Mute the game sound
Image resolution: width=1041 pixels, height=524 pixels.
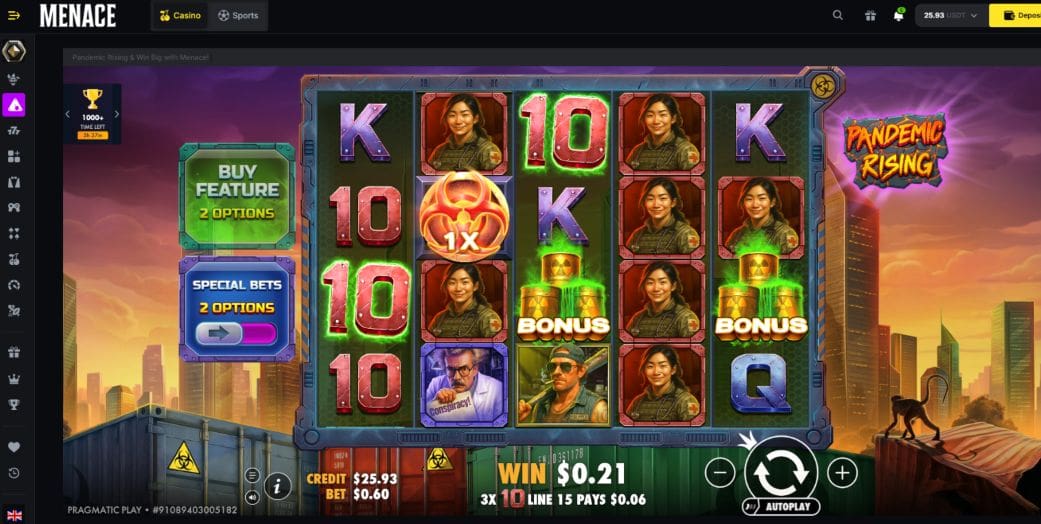(x=252, y=496)
